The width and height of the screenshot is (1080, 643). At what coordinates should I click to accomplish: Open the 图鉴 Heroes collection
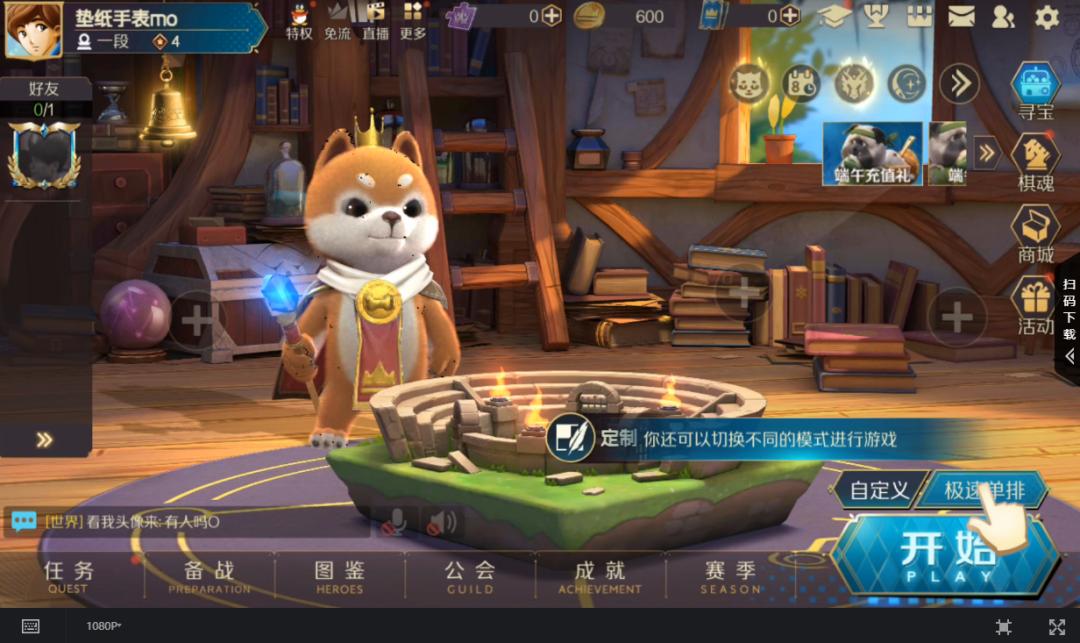tap(339, 577)
